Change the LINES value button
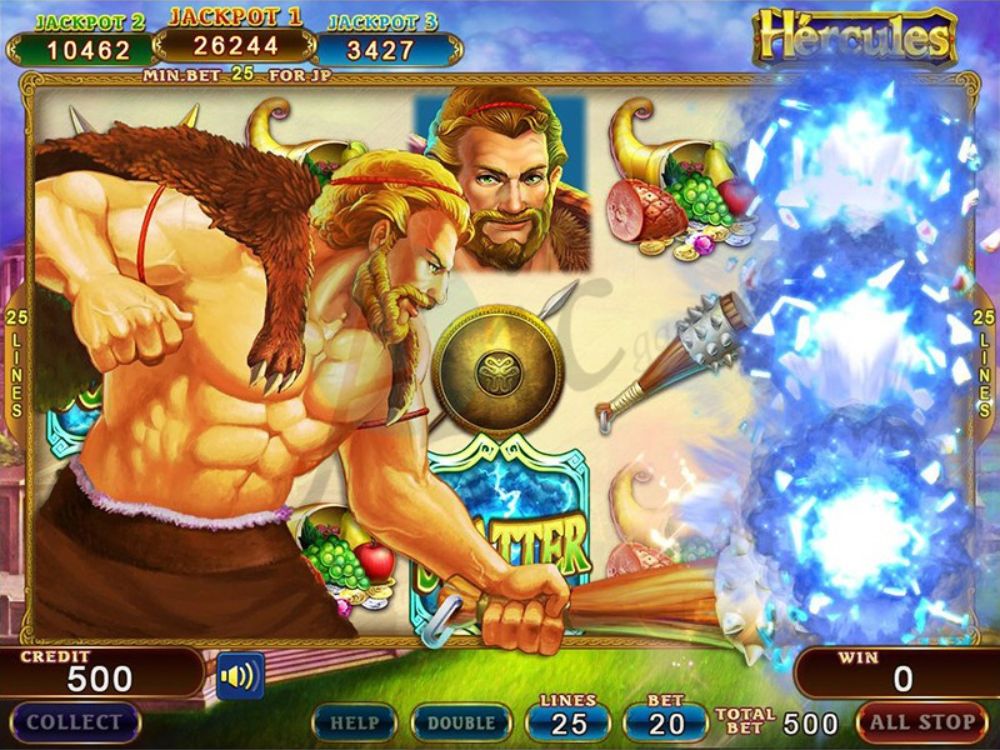This screenshot has height=750, width=1000. click(x=568, y=721)
